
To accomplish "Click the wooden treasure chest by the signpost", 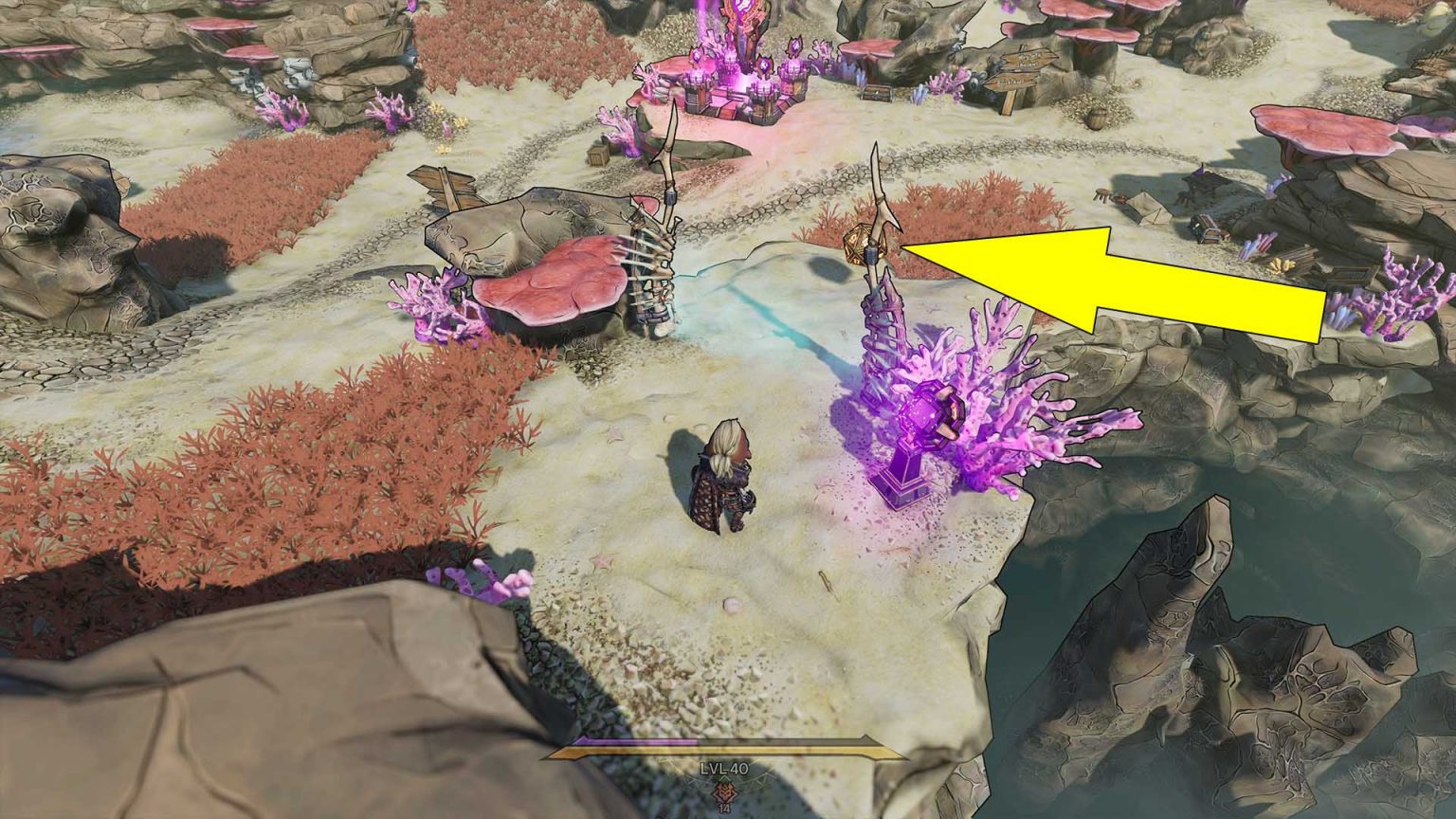I will (877, 94).
